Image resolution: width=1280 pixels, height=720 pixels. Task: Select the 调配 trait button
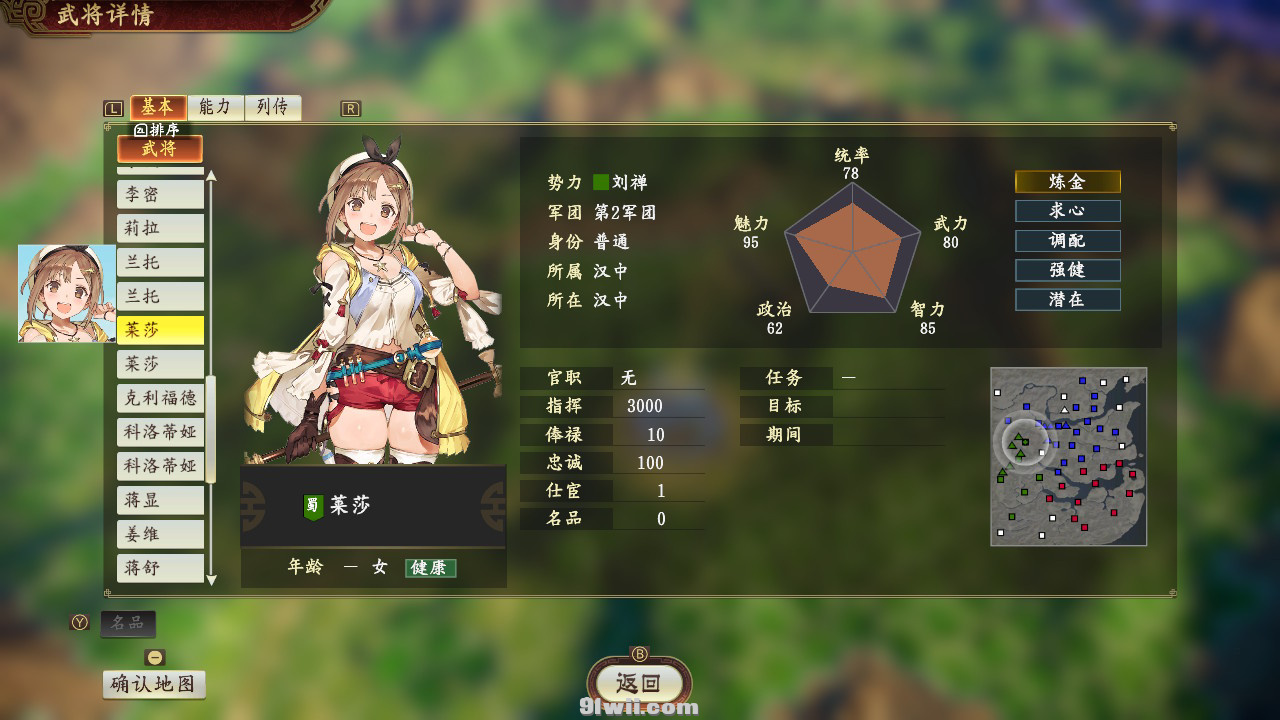1067,241
